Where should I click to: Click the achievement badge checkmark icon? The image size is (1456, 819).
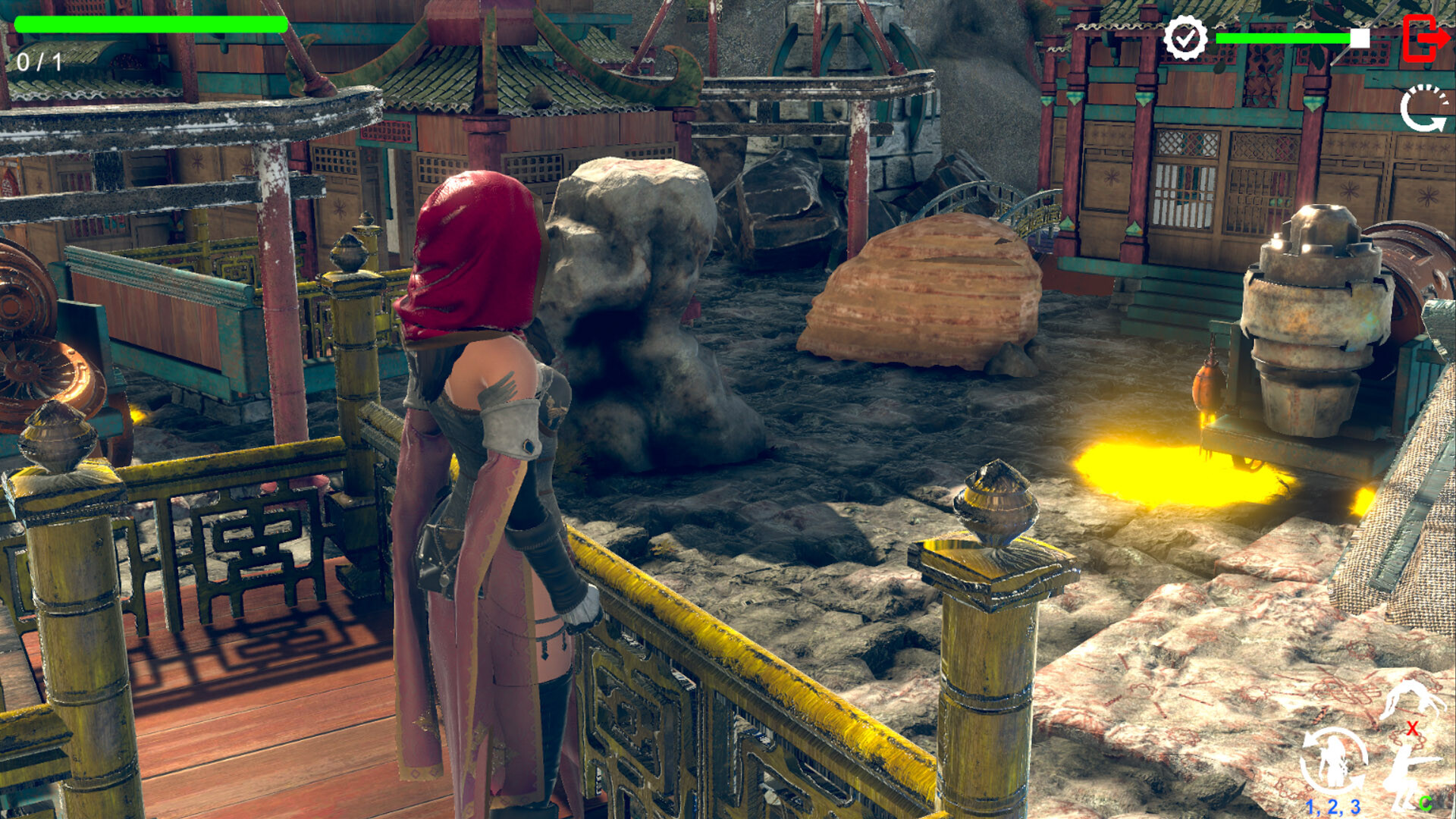pos(1185,37)
